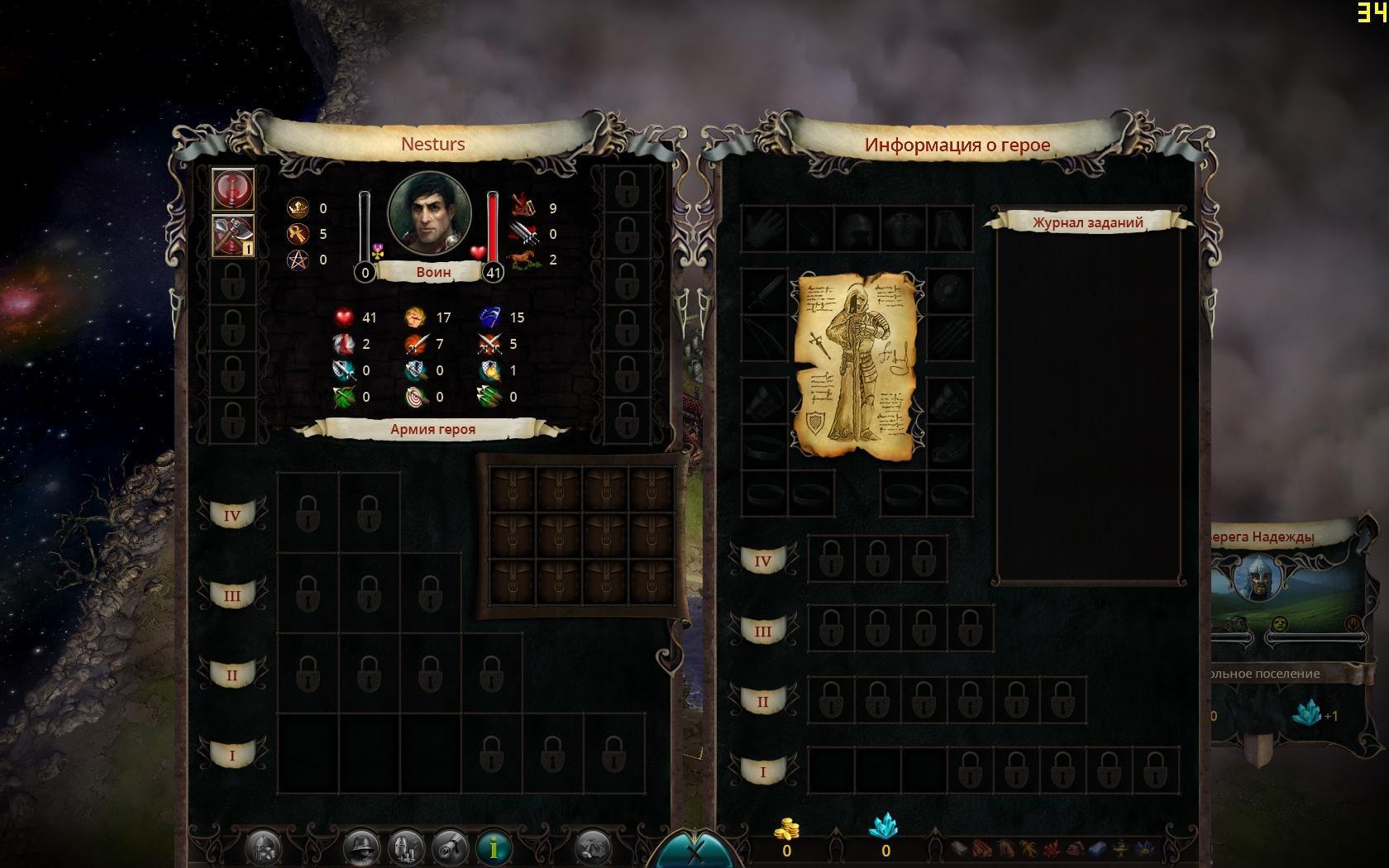Select the province portrait under Берега Надежды

click(x=1258, y=579)
